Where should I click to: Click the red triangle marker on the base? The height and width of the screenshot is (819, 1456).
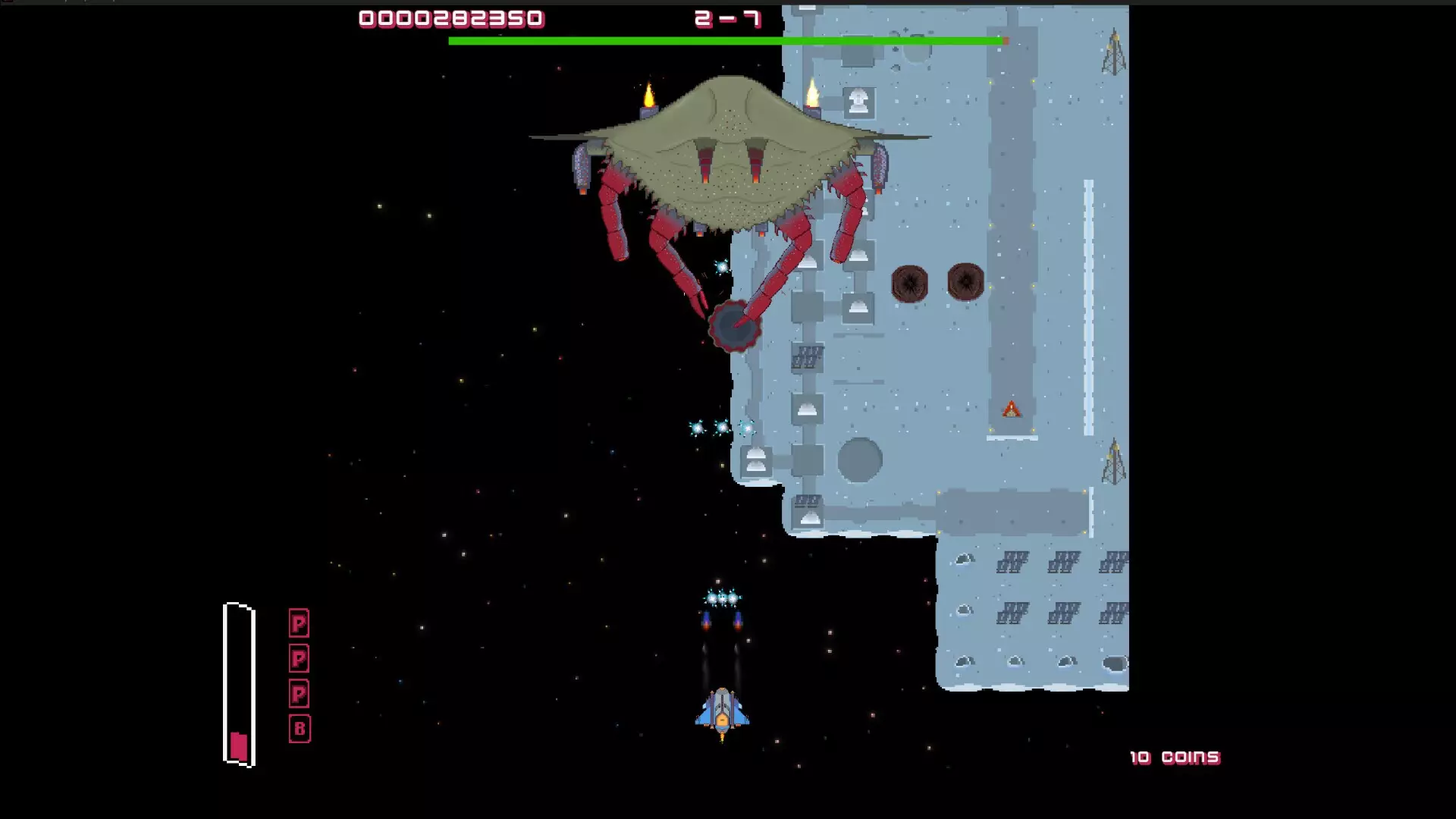[1010, 410]
